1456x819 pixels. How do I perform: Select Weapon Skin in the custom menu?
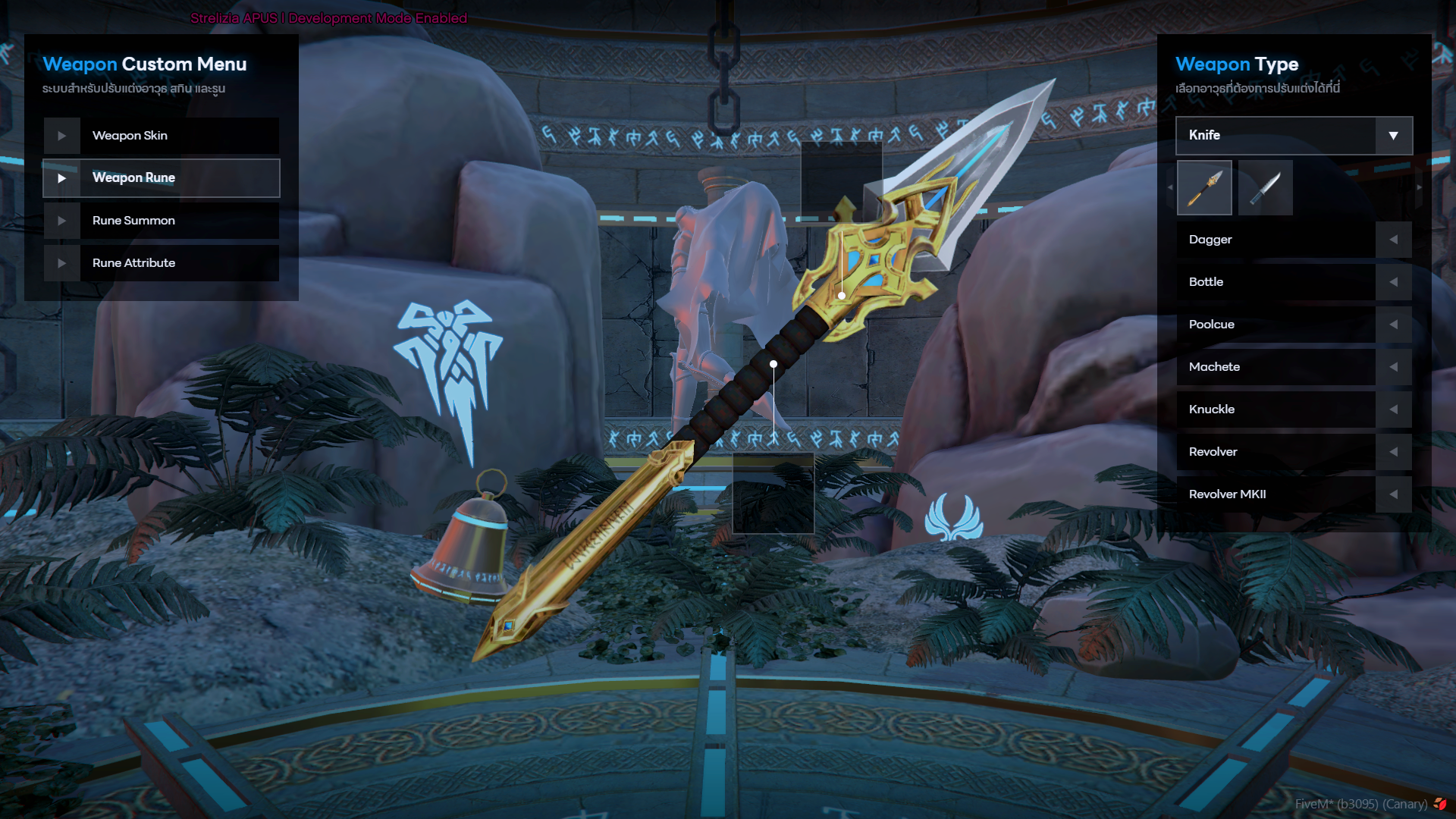[161, 135]
